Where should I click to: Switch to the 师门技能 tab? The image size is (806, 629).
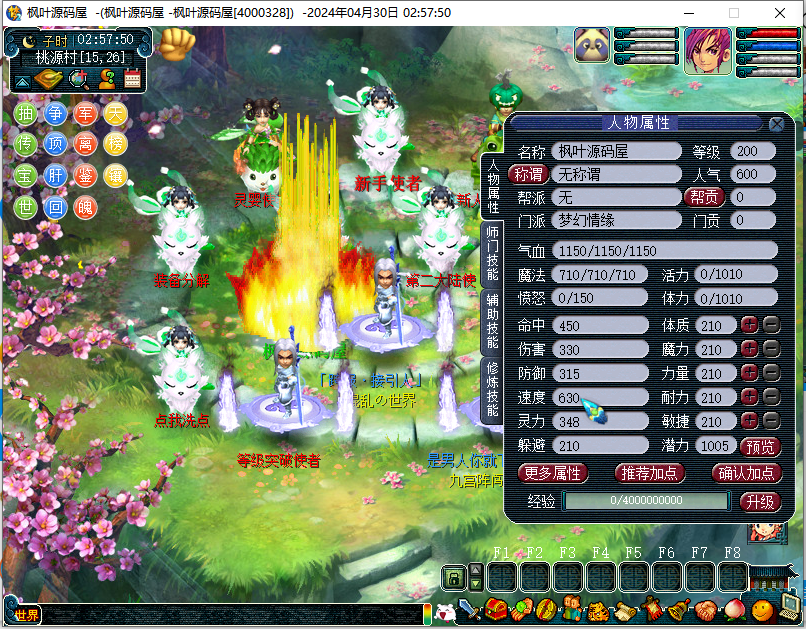(492, 255)
